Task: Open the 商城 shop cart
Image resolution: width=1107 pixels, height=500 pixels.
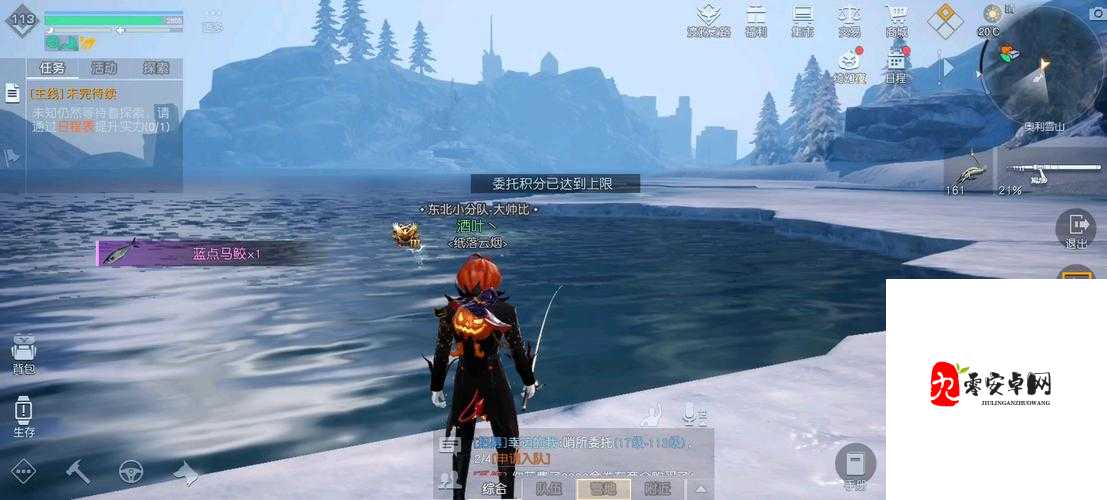Action: click(x=897, y=19)
